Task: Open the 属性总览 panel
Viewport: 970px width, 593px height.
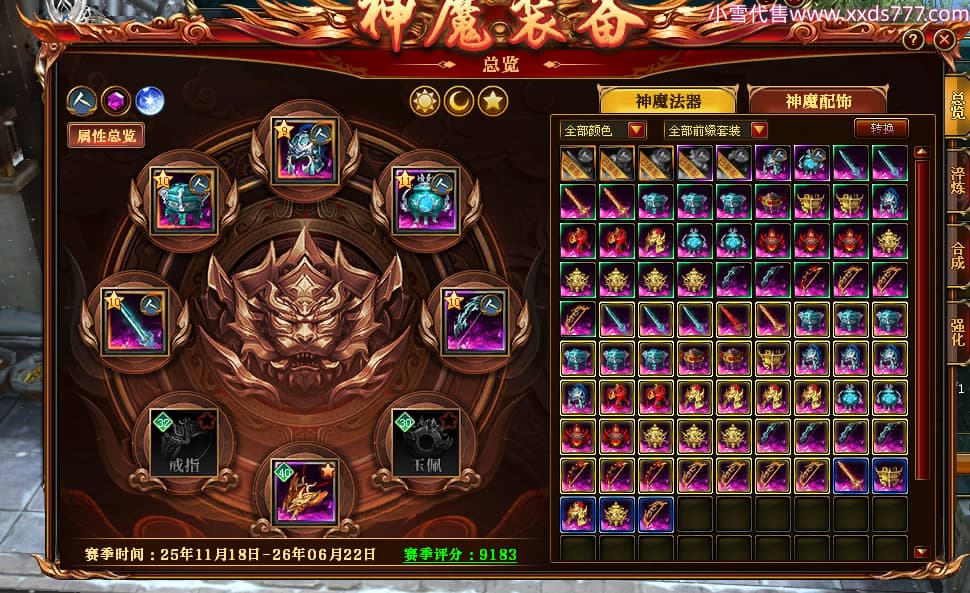Action: (105, 135)
